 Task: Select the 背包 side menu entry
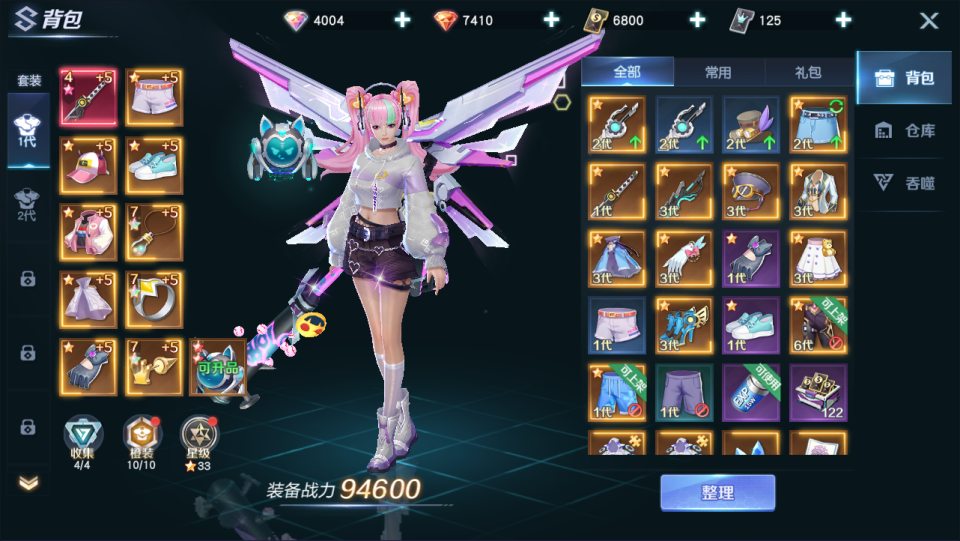[x=904, y=78]
